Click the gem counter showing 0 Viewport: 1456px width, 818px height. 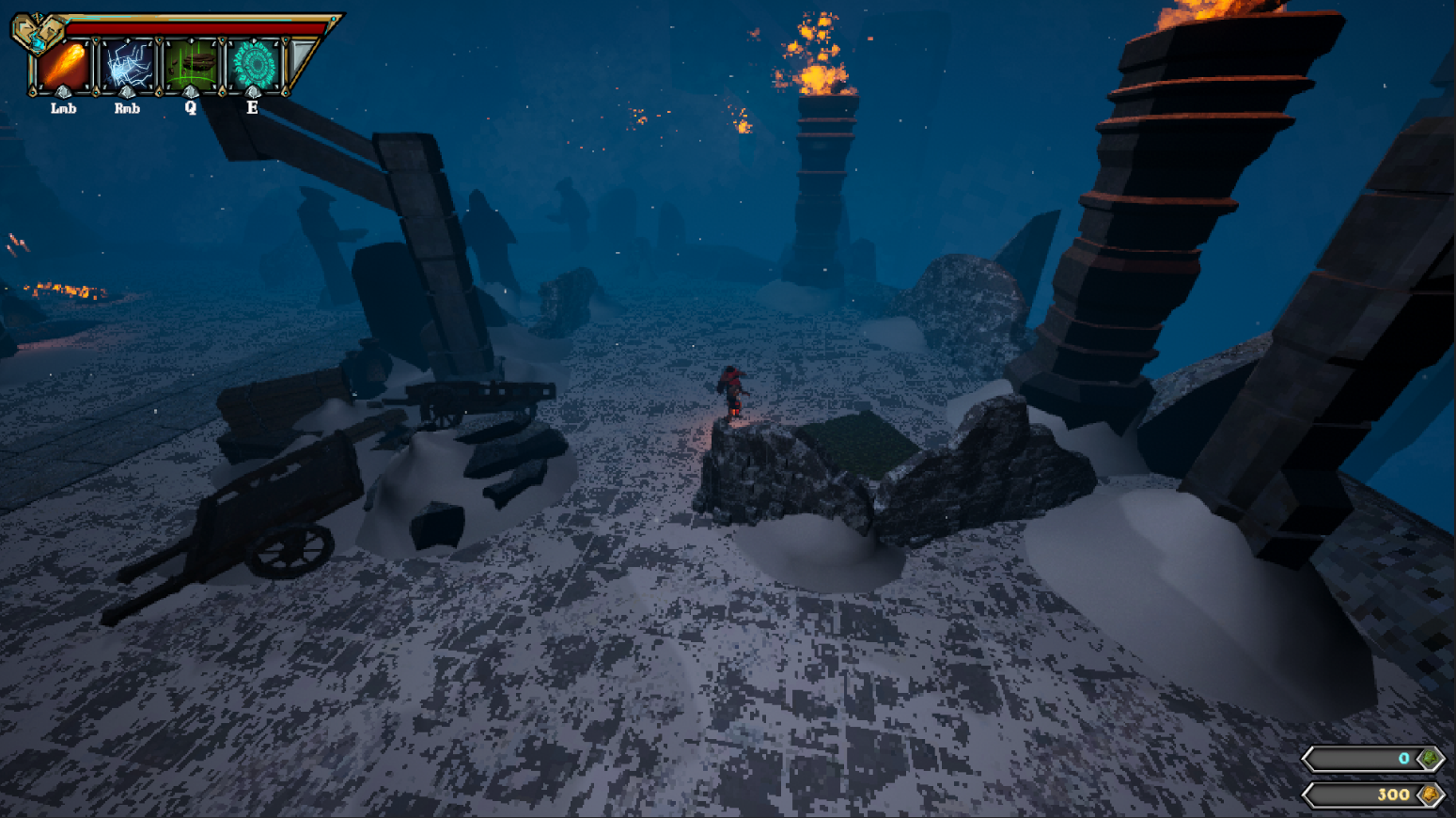(1404, 759)
